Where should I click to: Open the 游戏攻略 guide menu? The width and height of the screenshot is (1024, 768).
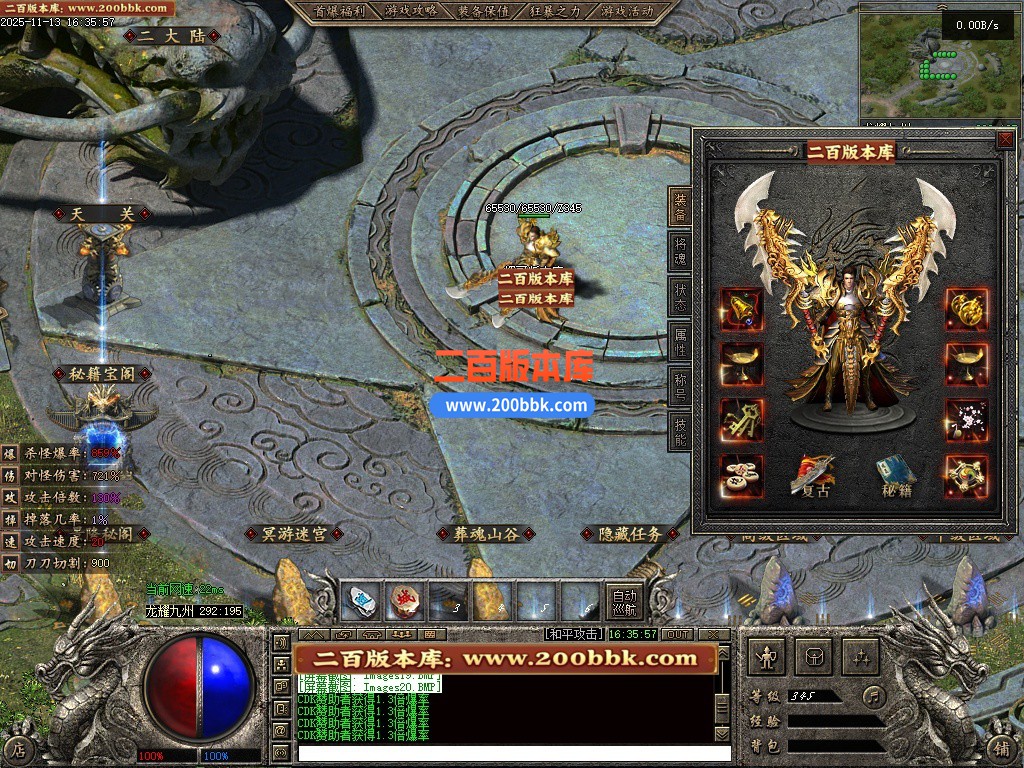point(411,11)
